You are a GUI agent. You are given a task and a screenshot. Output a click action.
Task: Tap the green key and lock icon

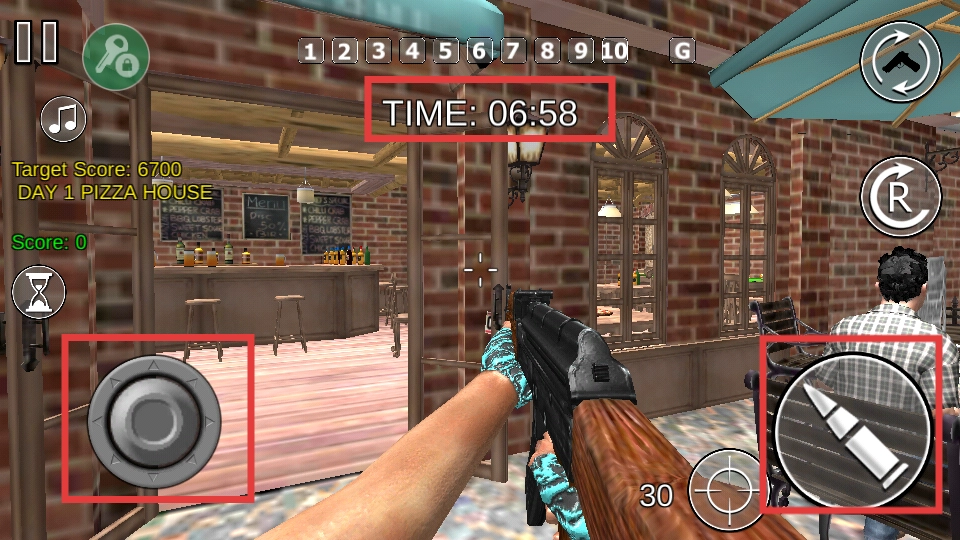(x=116, y=55)
